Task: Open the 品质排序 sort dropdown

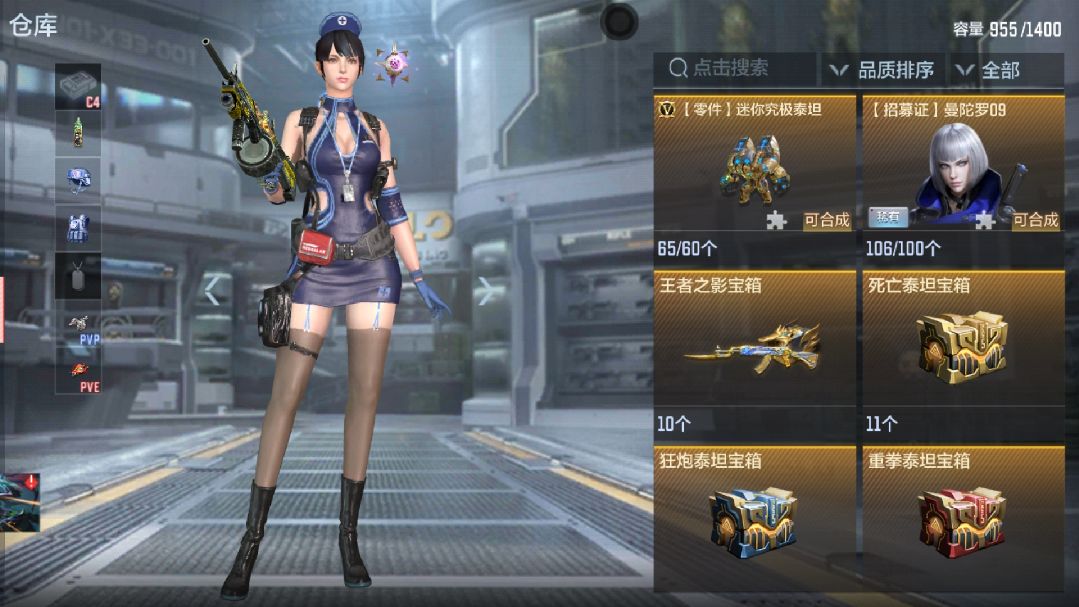Action: pos(884,70)
